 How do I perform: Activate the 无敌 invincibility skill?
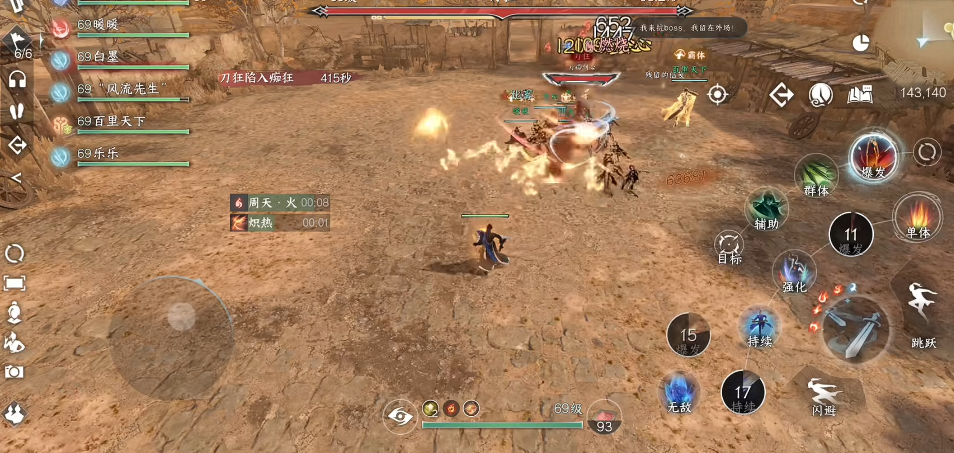681,391
